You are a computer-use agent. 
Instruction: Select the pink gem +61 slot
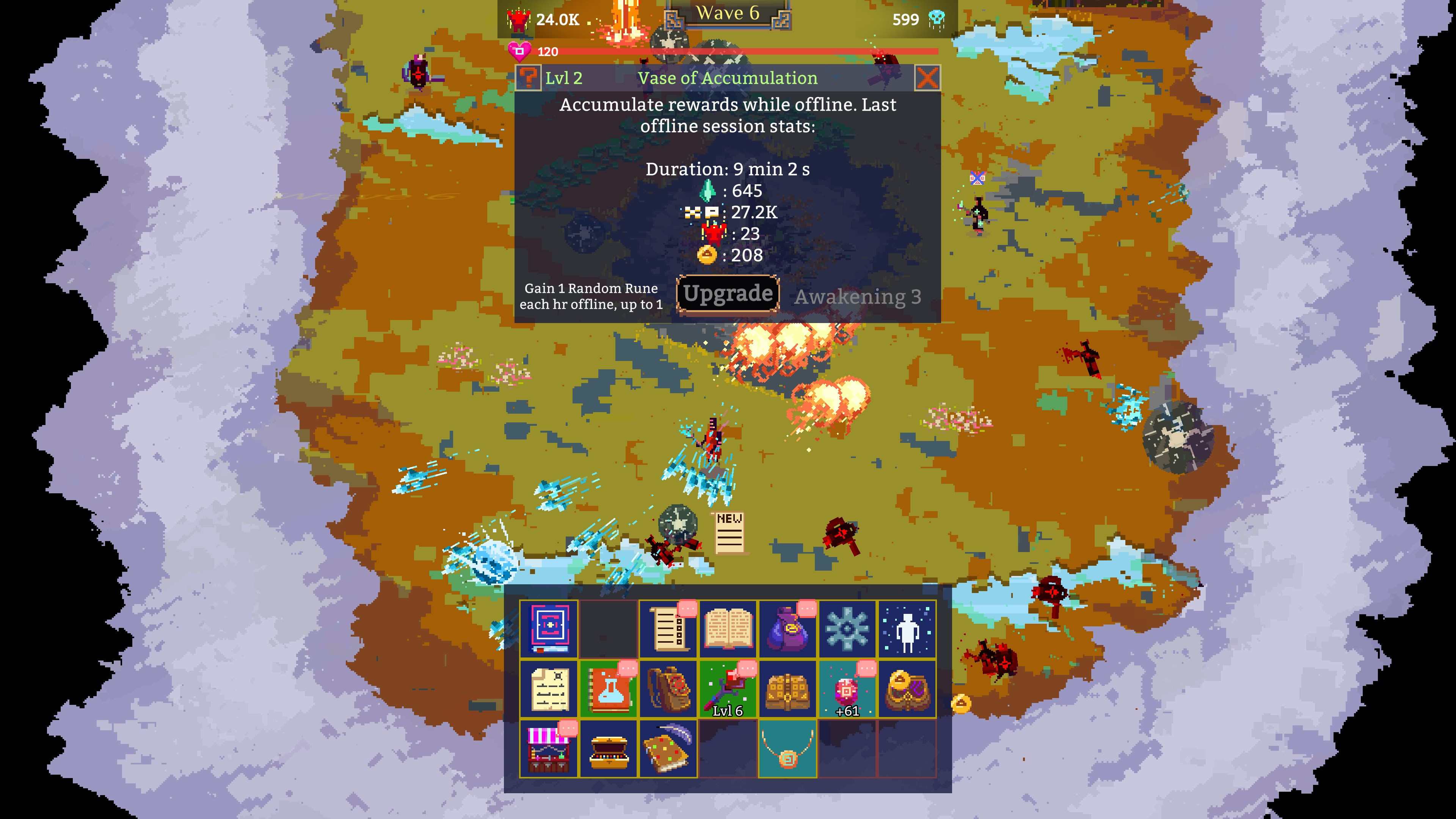pos(847,689)
